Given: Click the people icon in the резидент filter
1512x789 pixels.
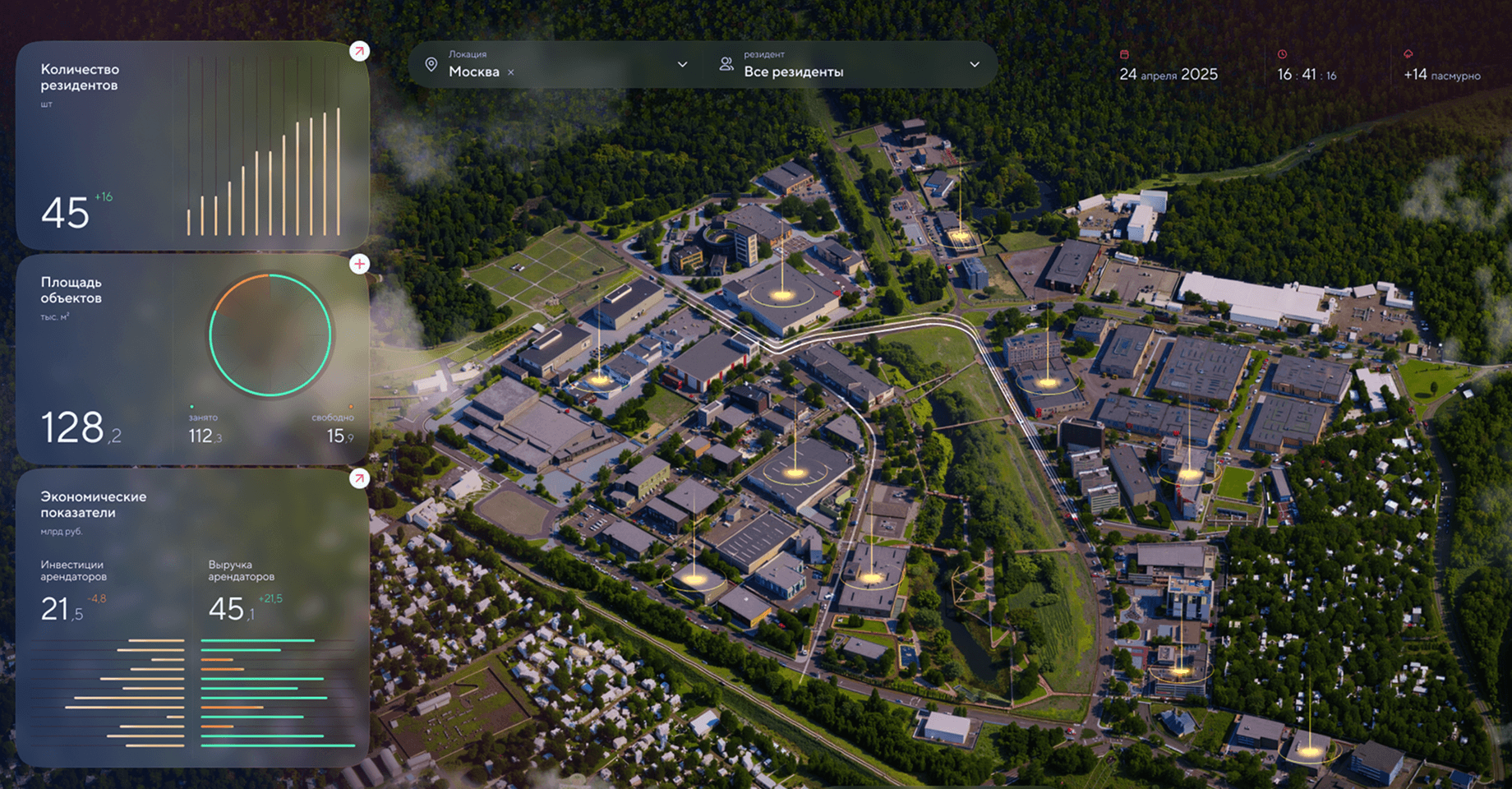Looking at the screenshot, I should pyautogui.click(x=726, y=62).
